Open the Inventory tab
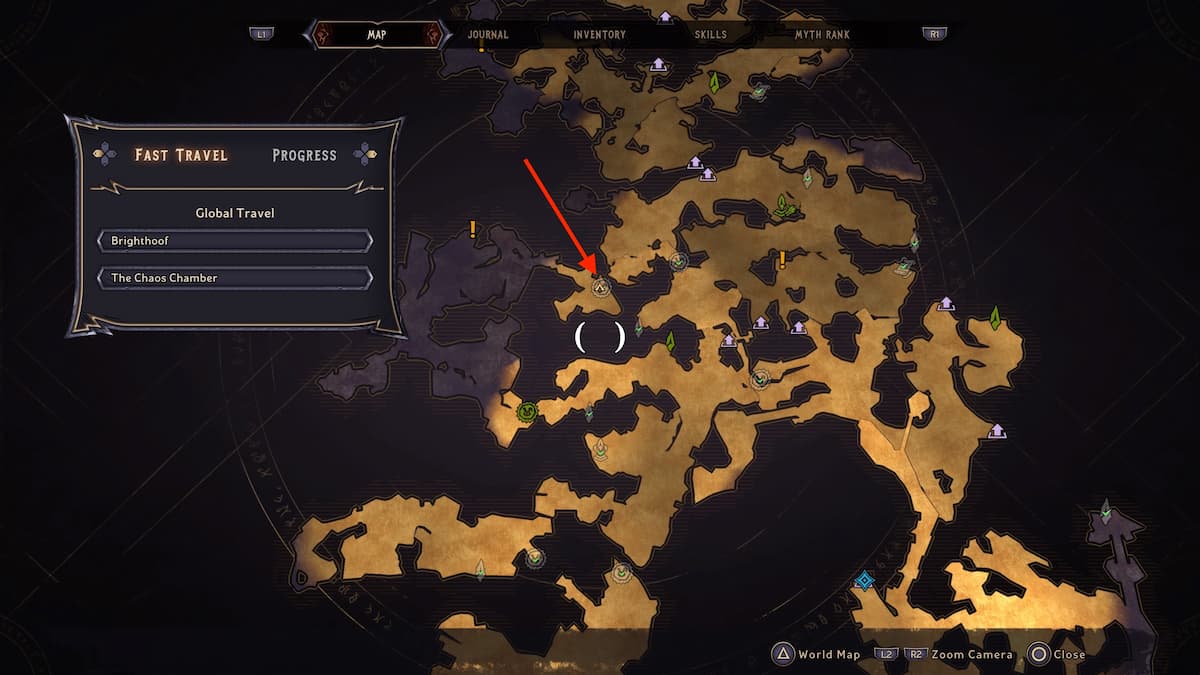The height and width of the screenshot is (675, 1200). pos(599,34)
